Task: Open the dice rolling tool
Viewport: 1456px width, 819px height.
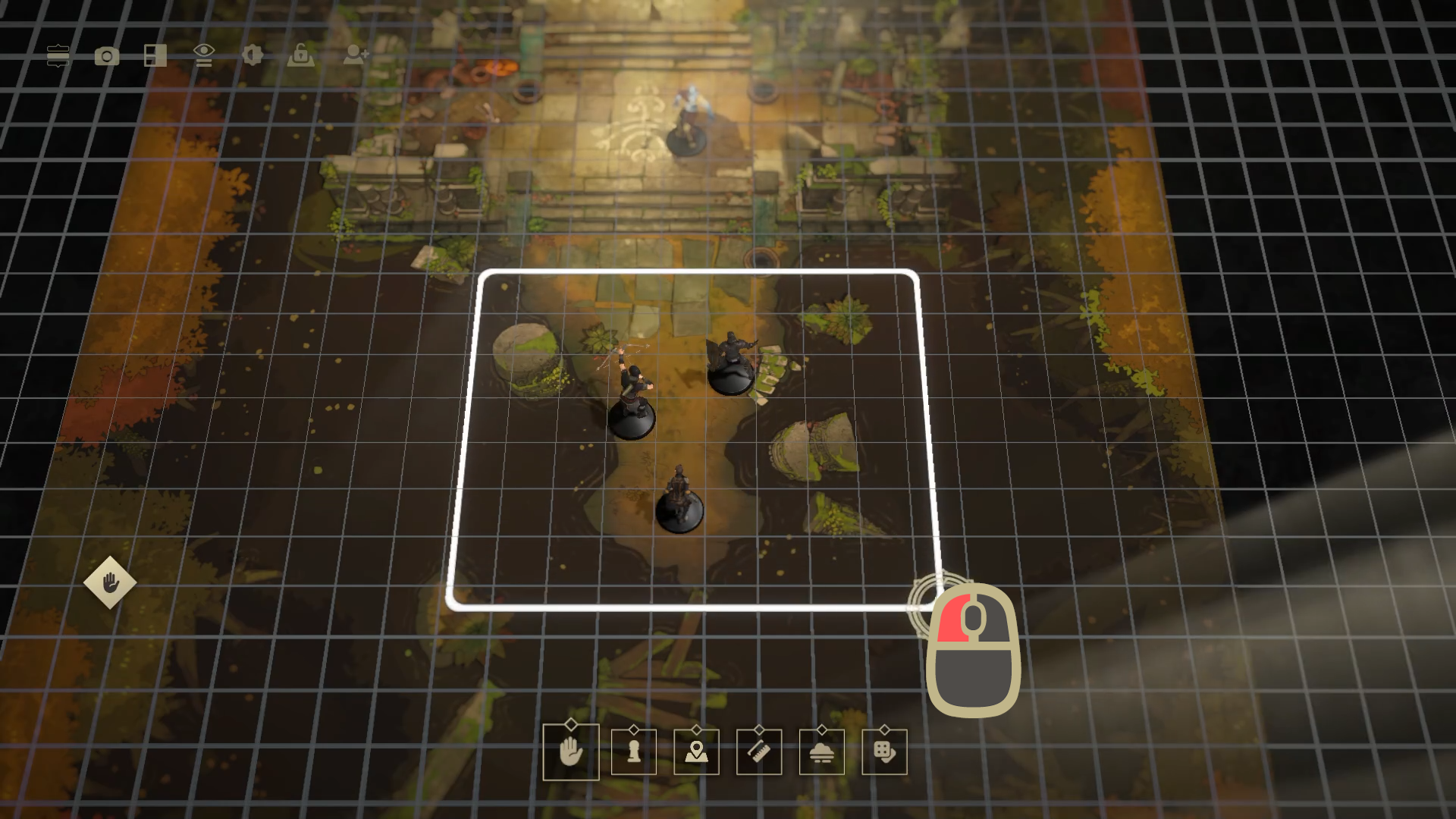Action: pos(884,752)
